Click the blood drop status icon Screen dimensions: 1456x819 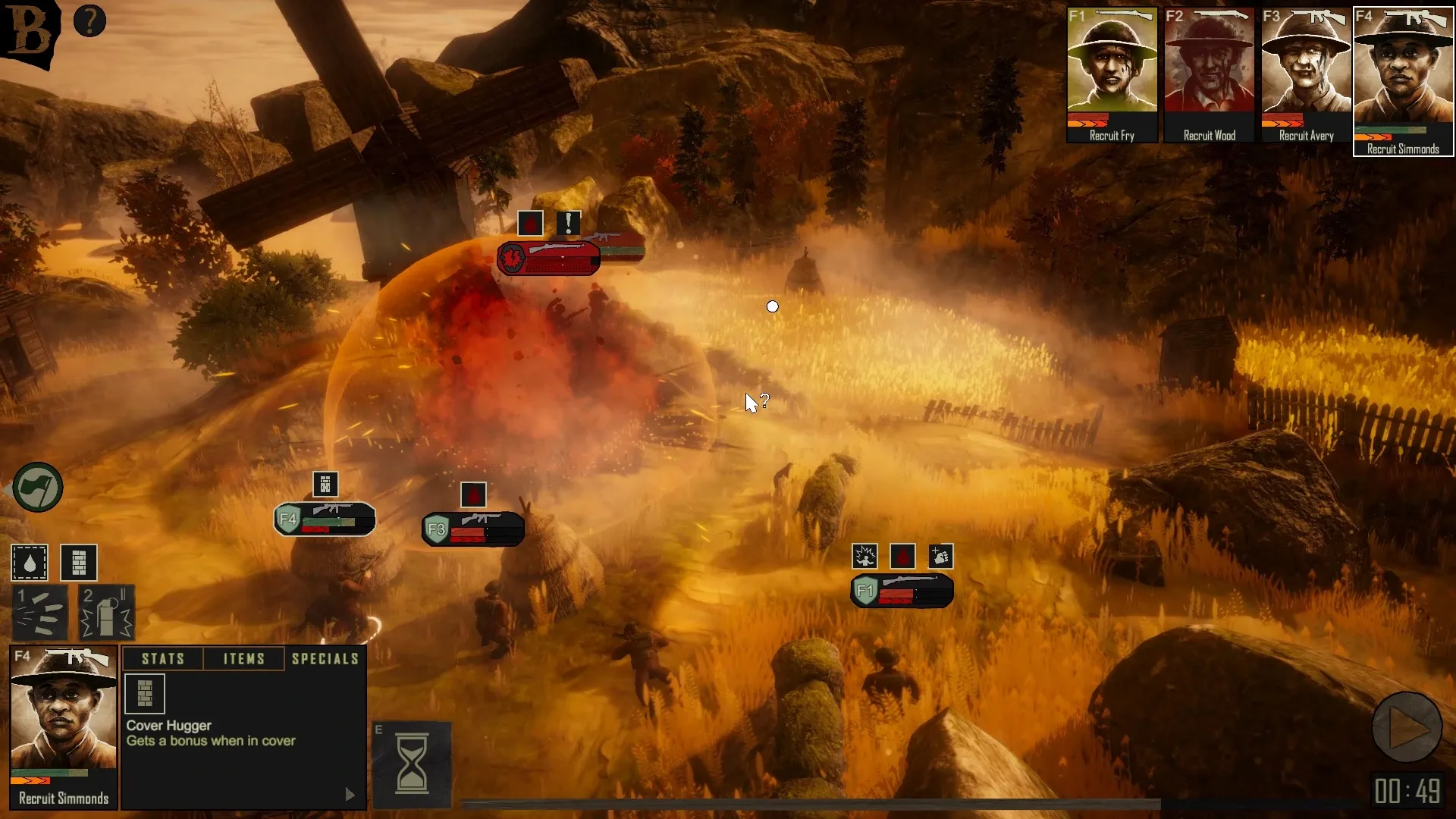pyautogui.click(x=30, y=563)
